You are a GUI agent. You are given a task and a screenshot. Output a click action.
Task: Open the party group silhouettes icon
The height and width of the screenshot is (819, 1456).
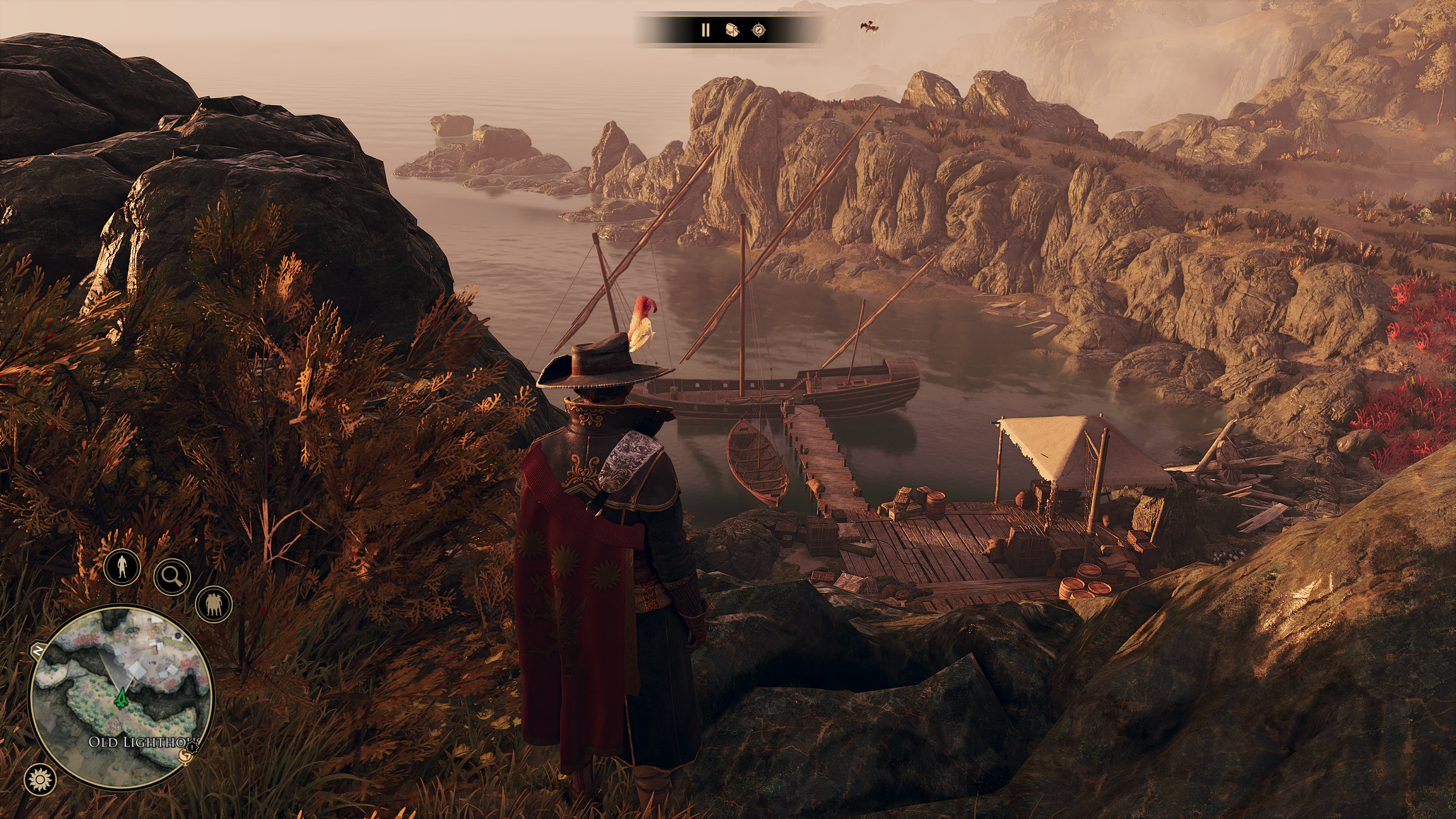pos(214,604)
